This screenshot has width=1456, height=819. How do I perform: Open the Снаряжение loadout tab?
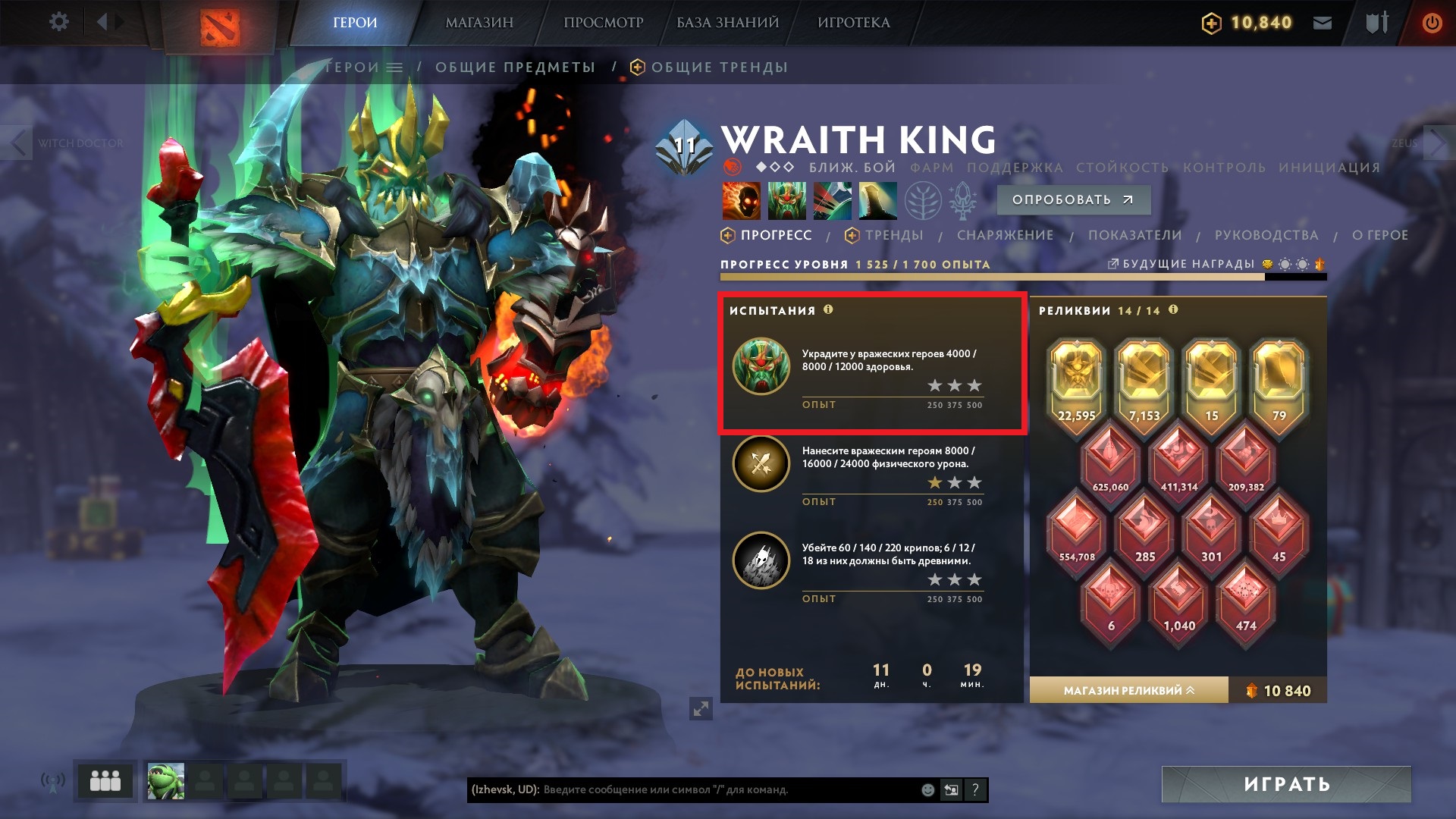click(x=1005, y=236)
